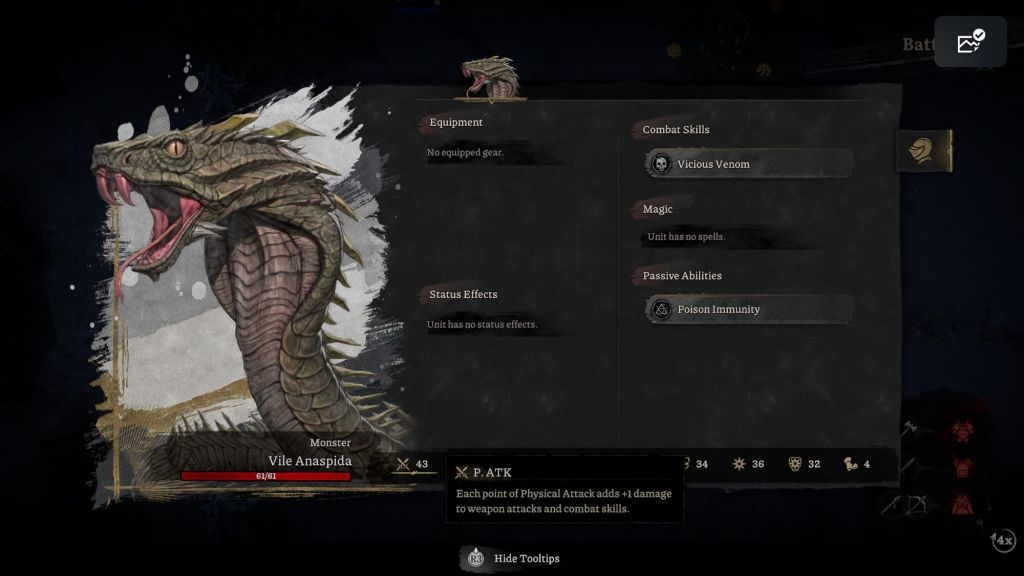Hide Tooltips
The image size is (1024, 576).
coord(513,558)
